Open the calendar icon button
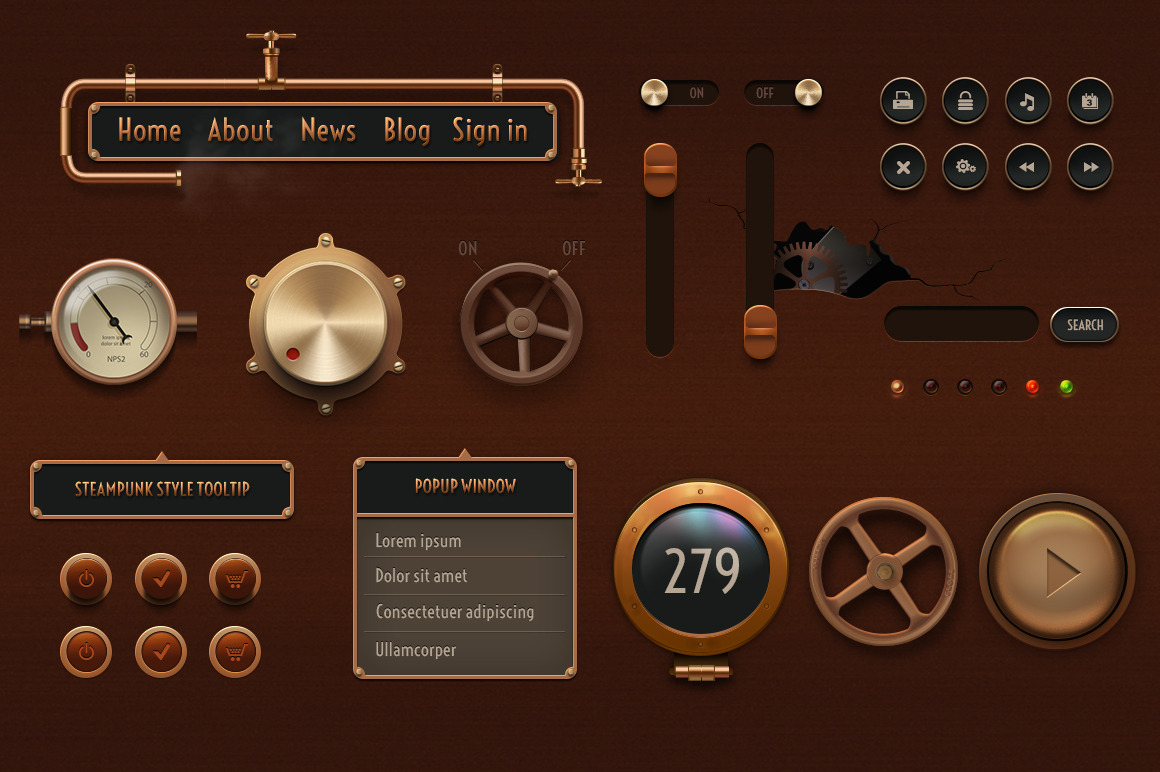The height and width of the screenshot is (772, 1160). 1090,101
